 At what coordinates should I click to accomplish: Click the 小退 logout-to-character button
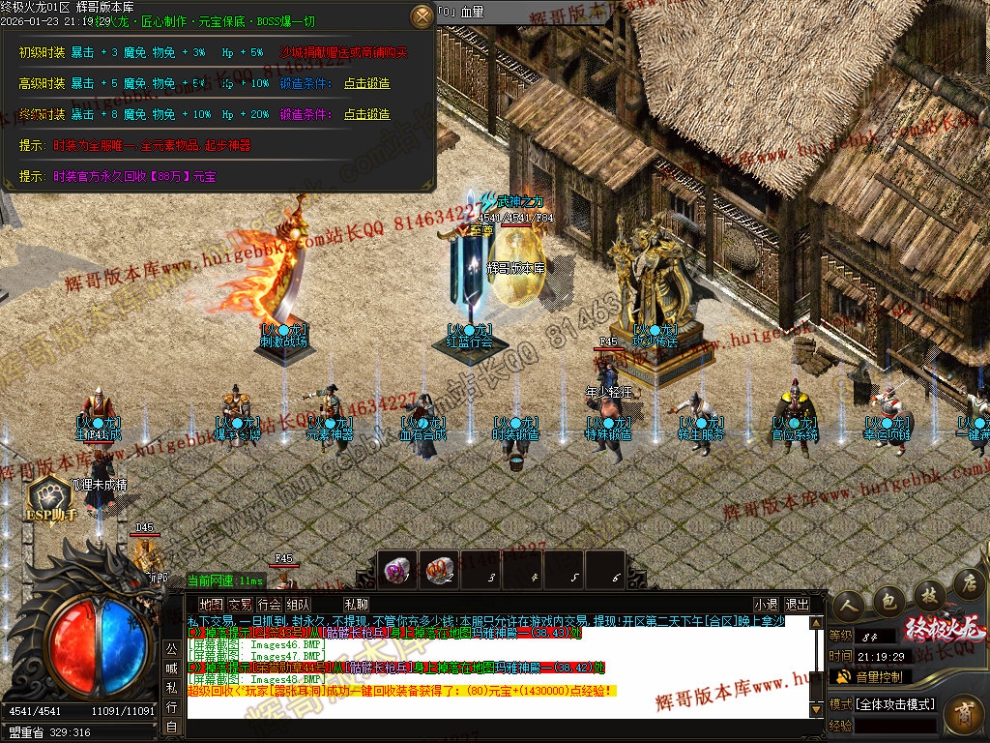[x=766, y=604]
